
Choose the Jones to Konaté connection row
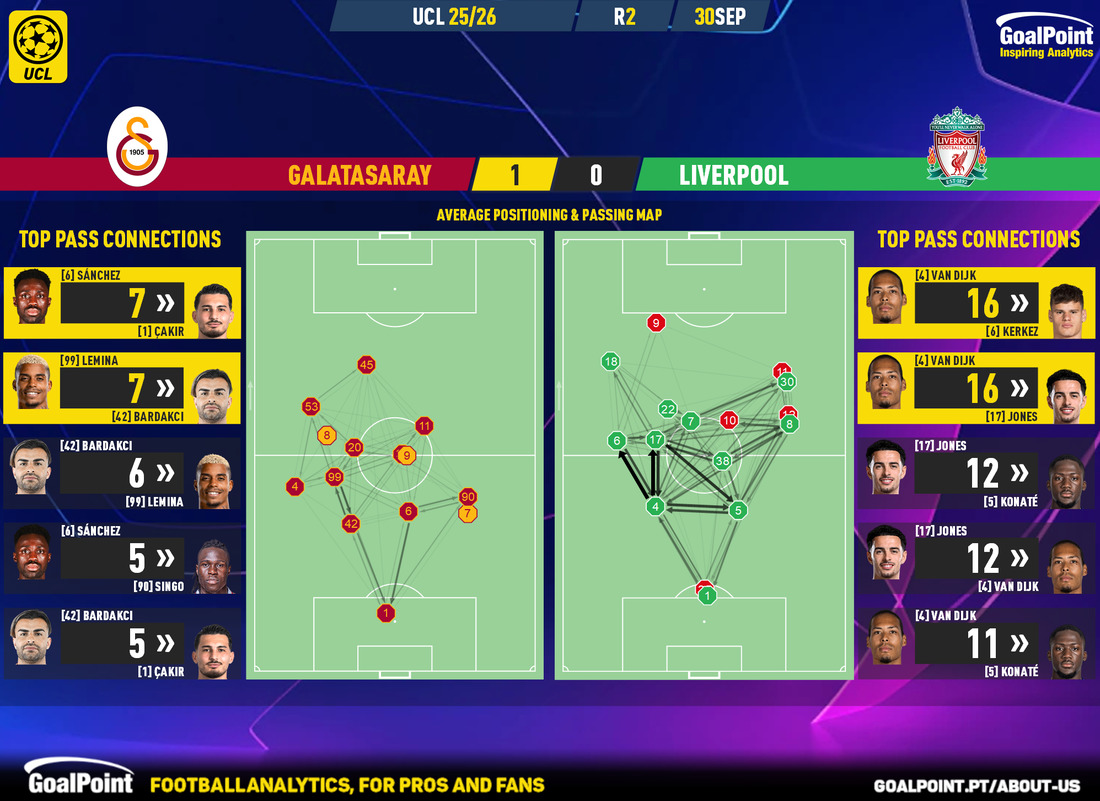pos(977,474)
